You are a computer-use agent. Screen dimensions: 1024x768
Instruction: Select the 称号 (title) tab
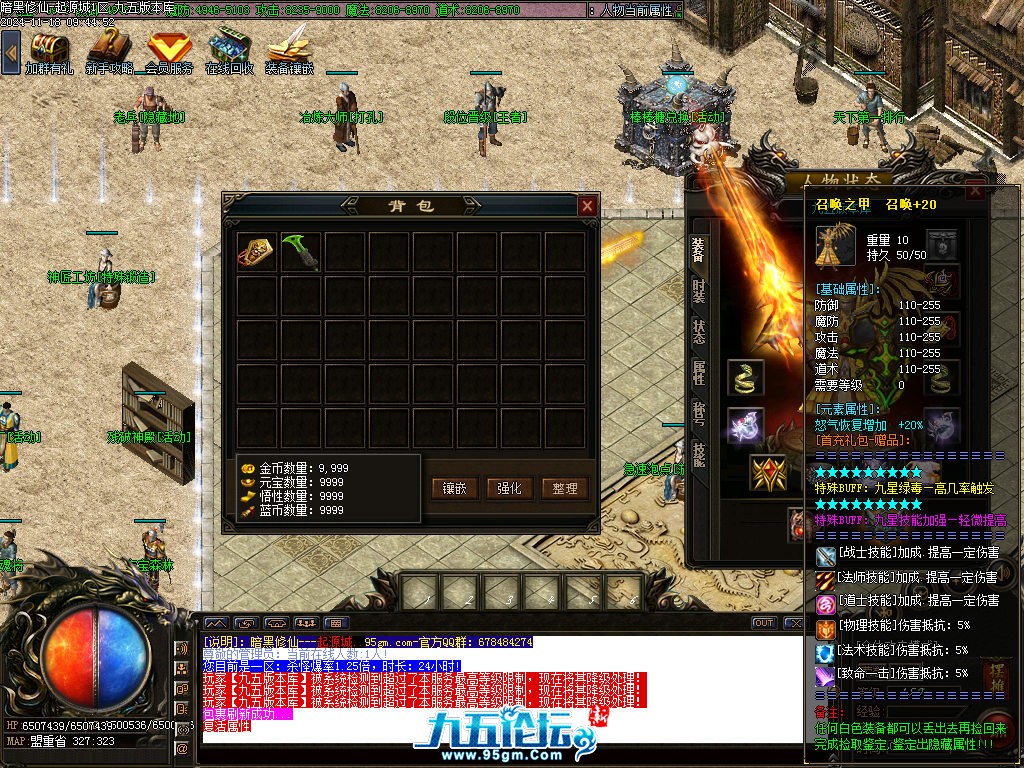699,413
